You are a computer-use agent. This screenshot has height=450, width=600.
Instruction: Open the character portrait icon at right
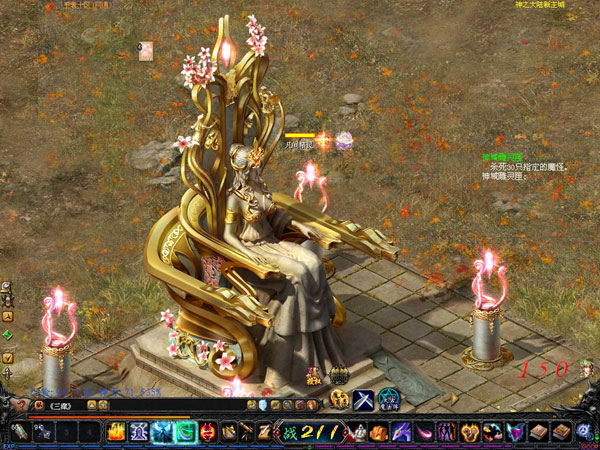[x=588, y=370]
